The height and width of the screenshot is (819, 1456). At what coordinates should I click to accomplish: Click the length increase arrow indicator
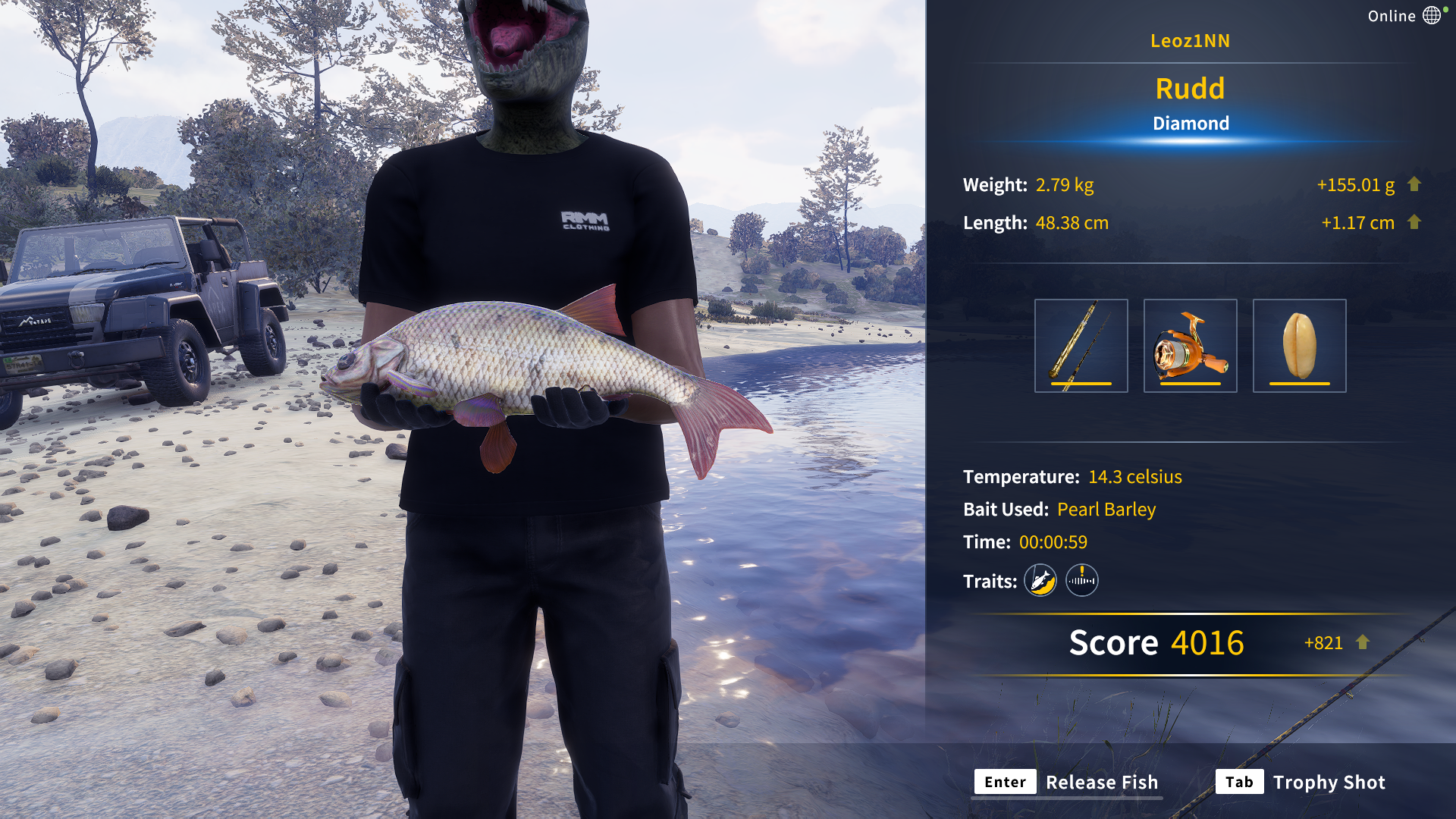click(x=1415, y=222)
